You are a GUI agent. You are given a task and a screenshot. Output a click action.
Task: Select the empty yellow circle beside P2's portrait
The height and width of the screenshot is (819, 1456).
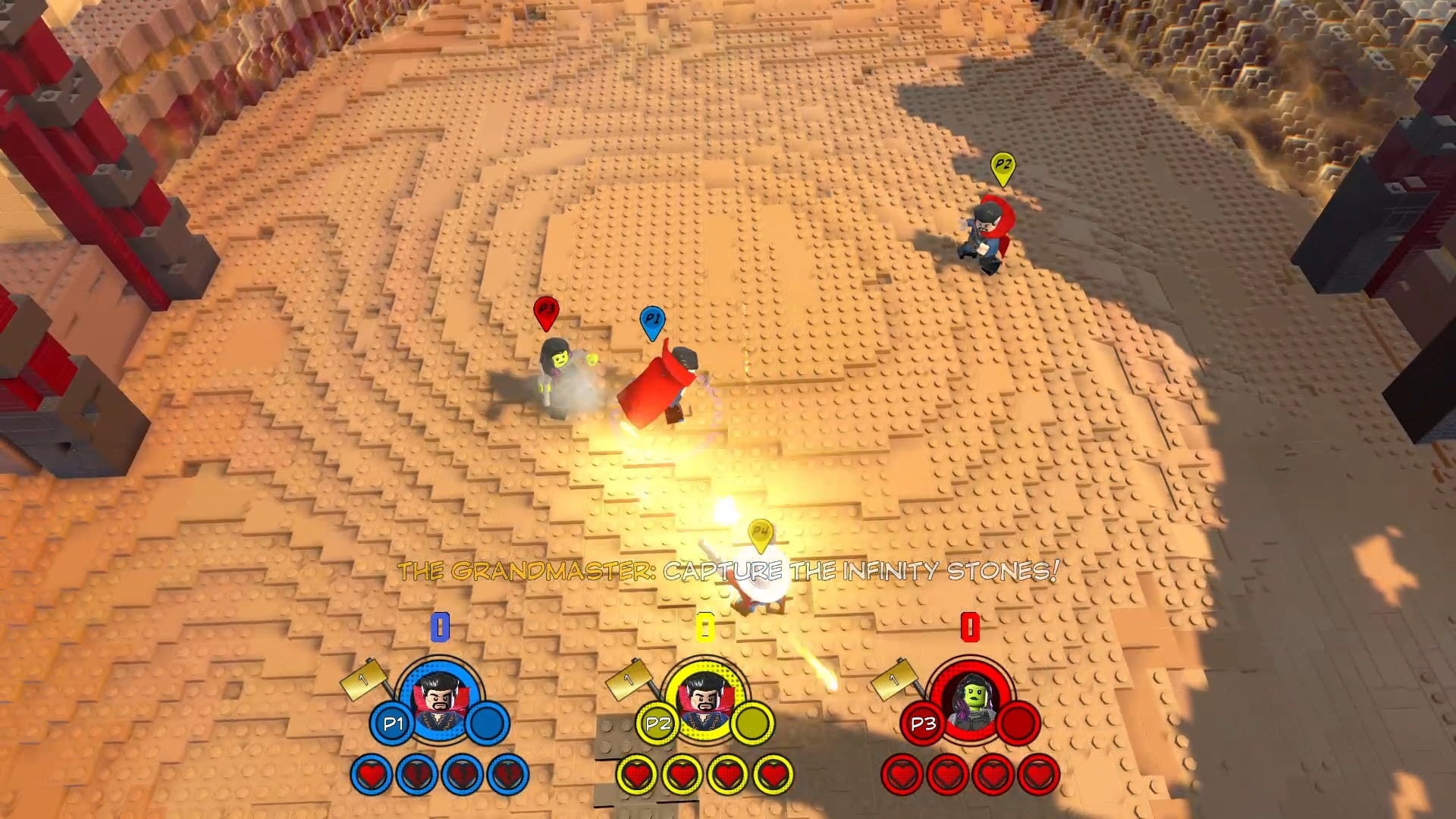pos(752,724)
